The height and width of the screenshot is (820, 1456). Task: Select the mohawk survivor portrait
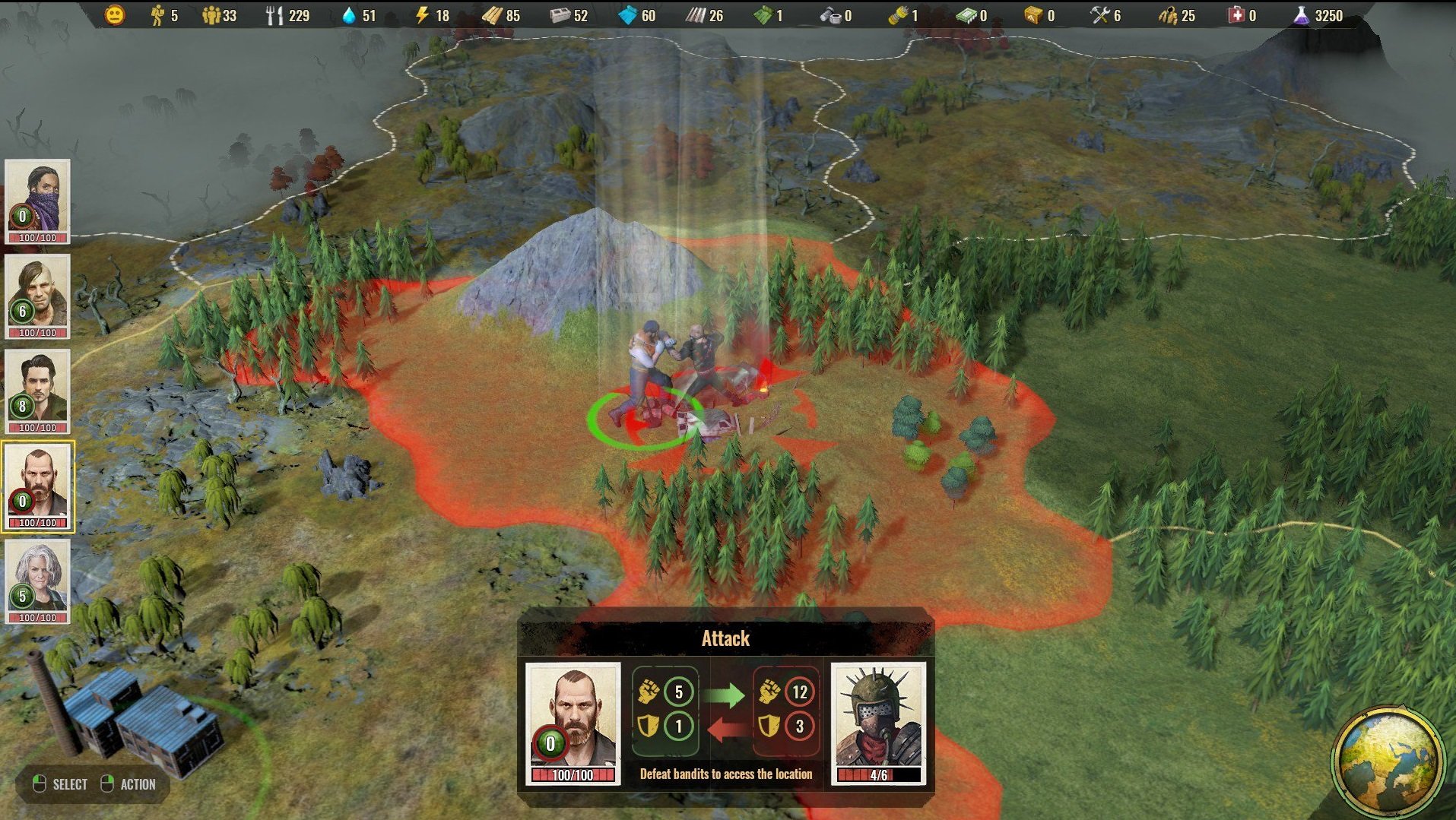(x=37, y=296)
